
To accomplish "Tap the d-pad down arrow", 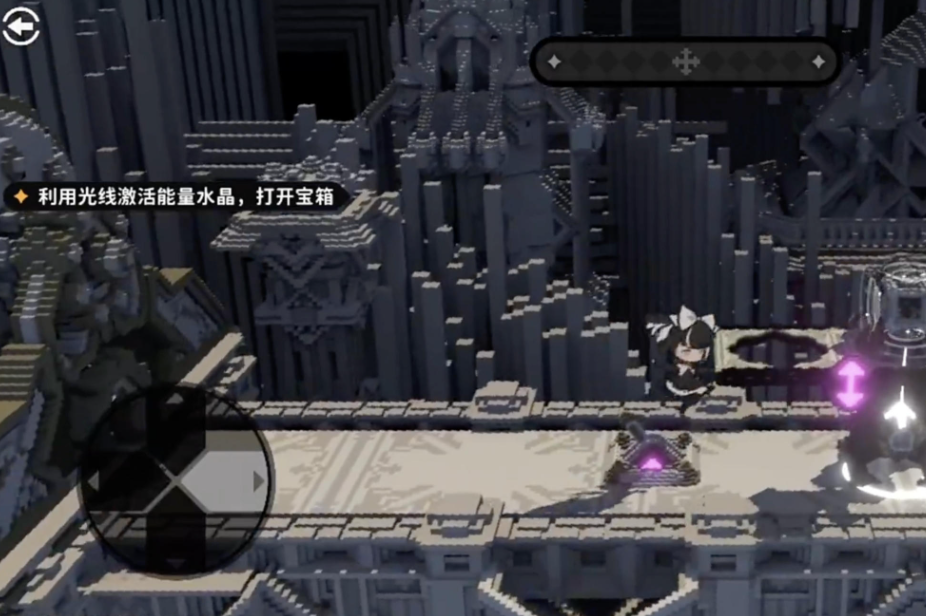I will point(176,562).
